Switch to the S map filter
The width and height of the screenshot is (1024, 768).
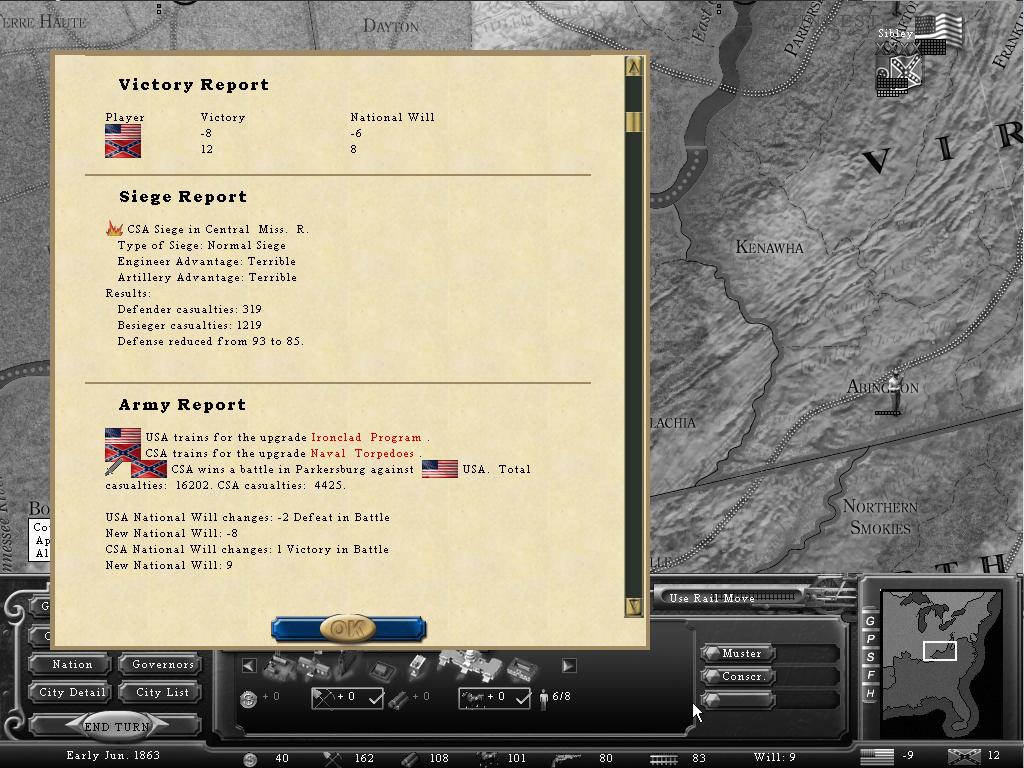pos(870,657)
